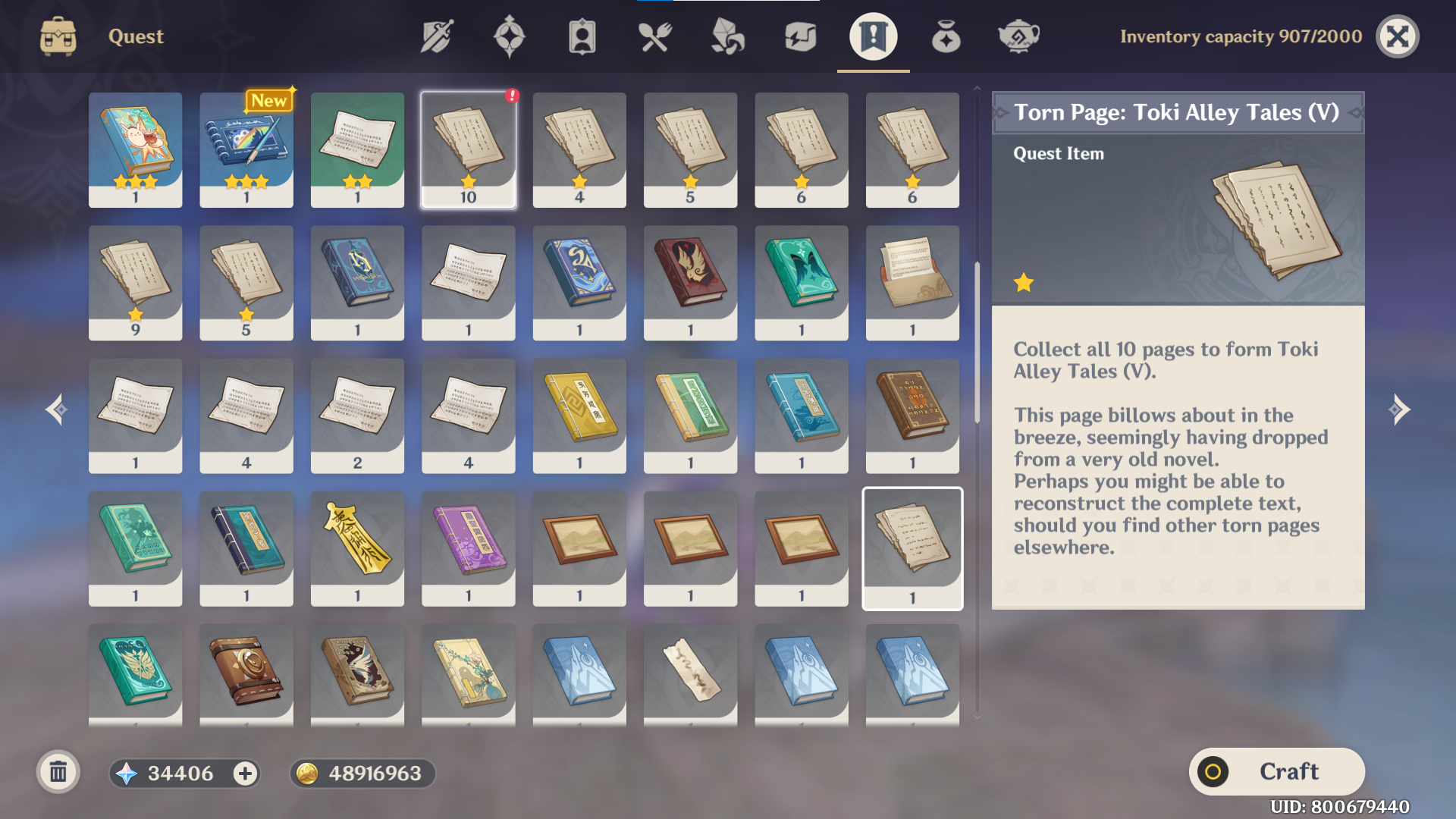The height and width of the screenshot is (819, 1456).
Task: Click the backpack inventory icon
Action: pos(58,36)
